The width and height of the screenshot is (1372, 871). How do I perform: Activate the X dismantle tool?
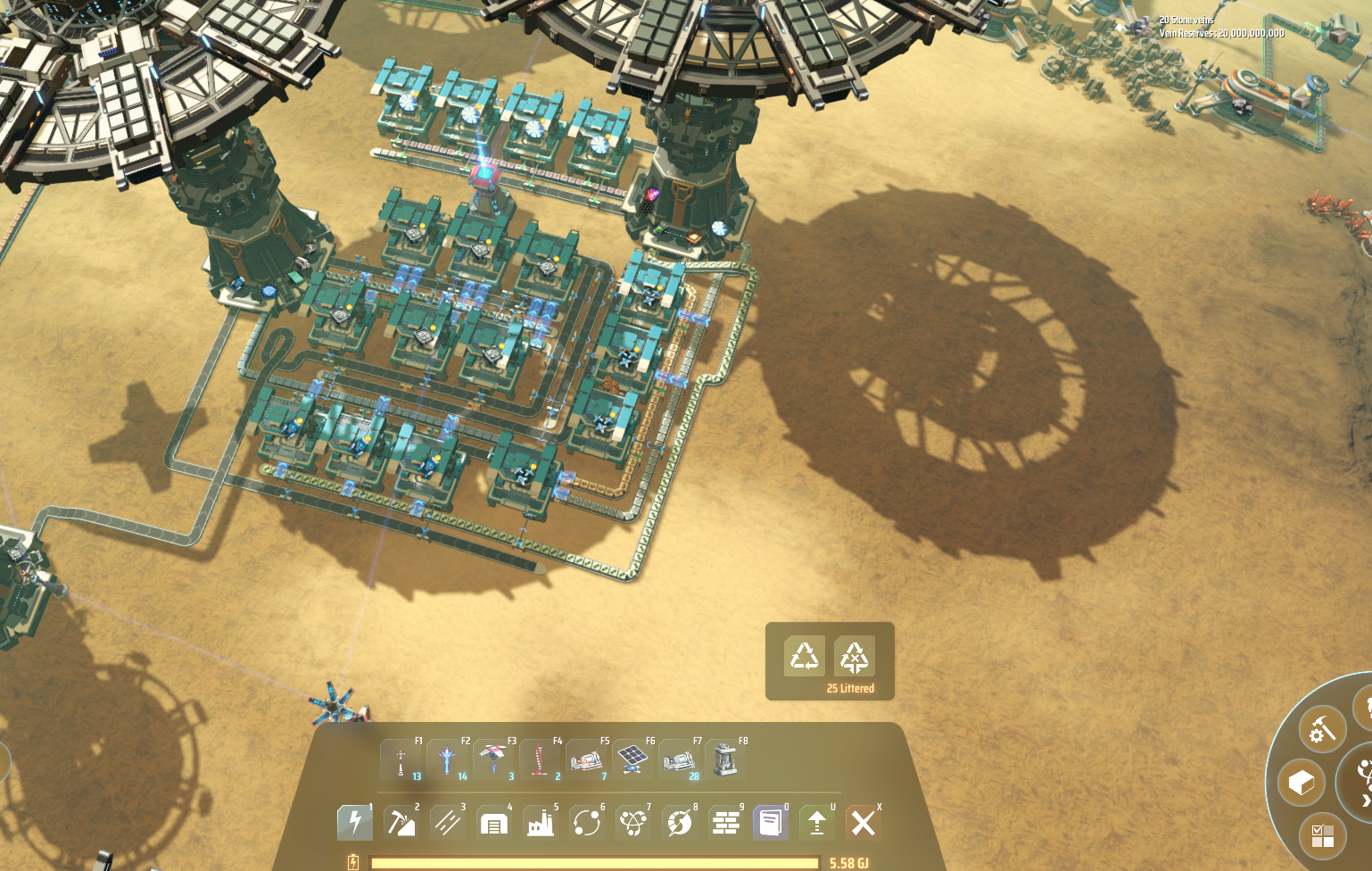[x=863, y=822]
